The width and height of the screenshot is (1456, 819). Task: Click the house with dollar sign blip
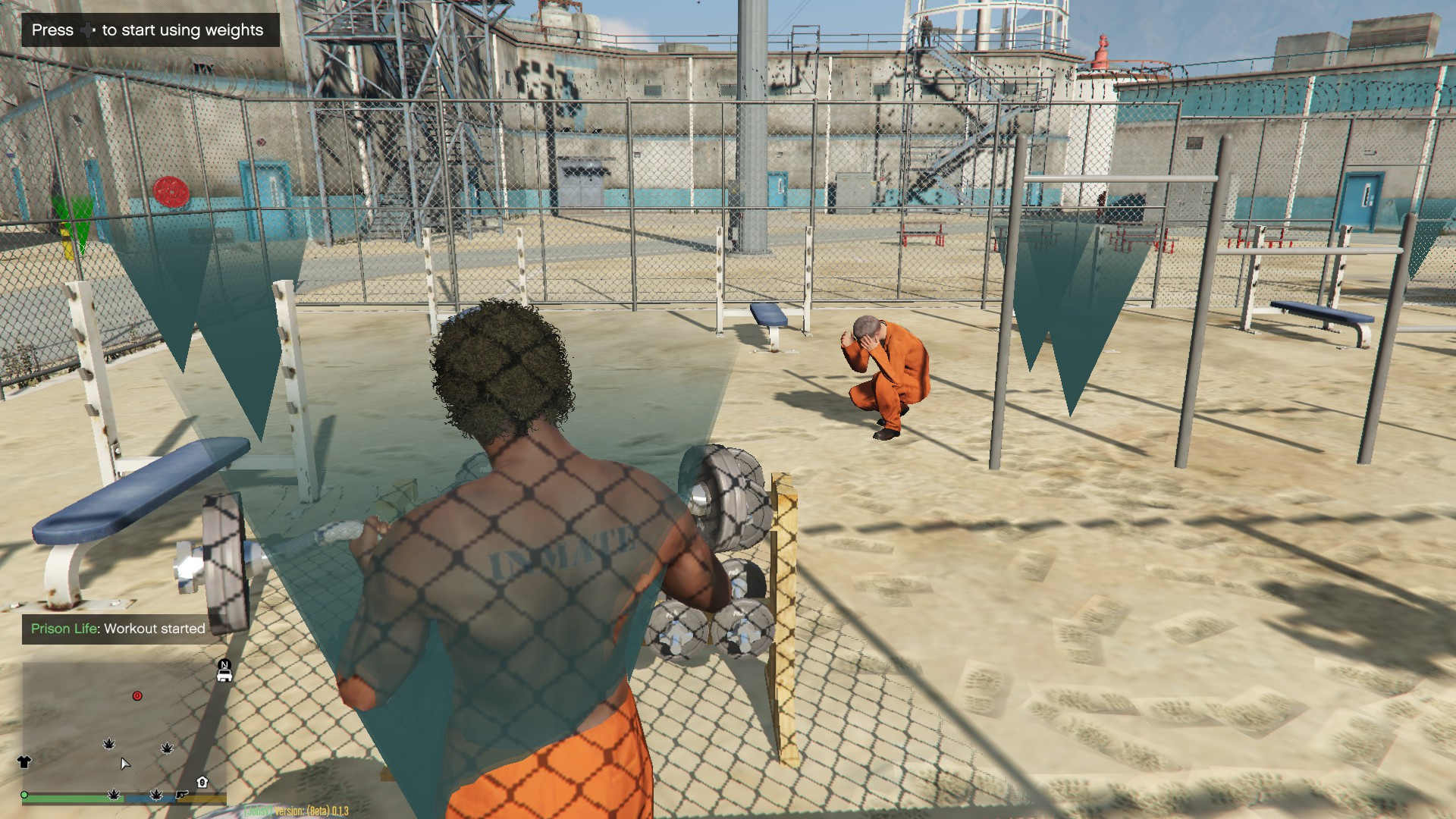pos(202,782)
